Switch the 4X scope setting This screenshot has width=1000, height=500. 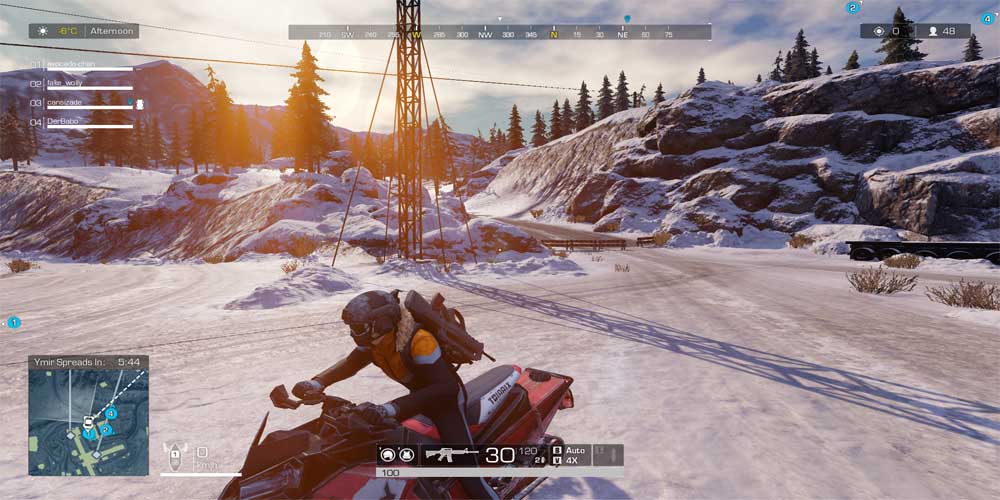[x=570, y=461]
